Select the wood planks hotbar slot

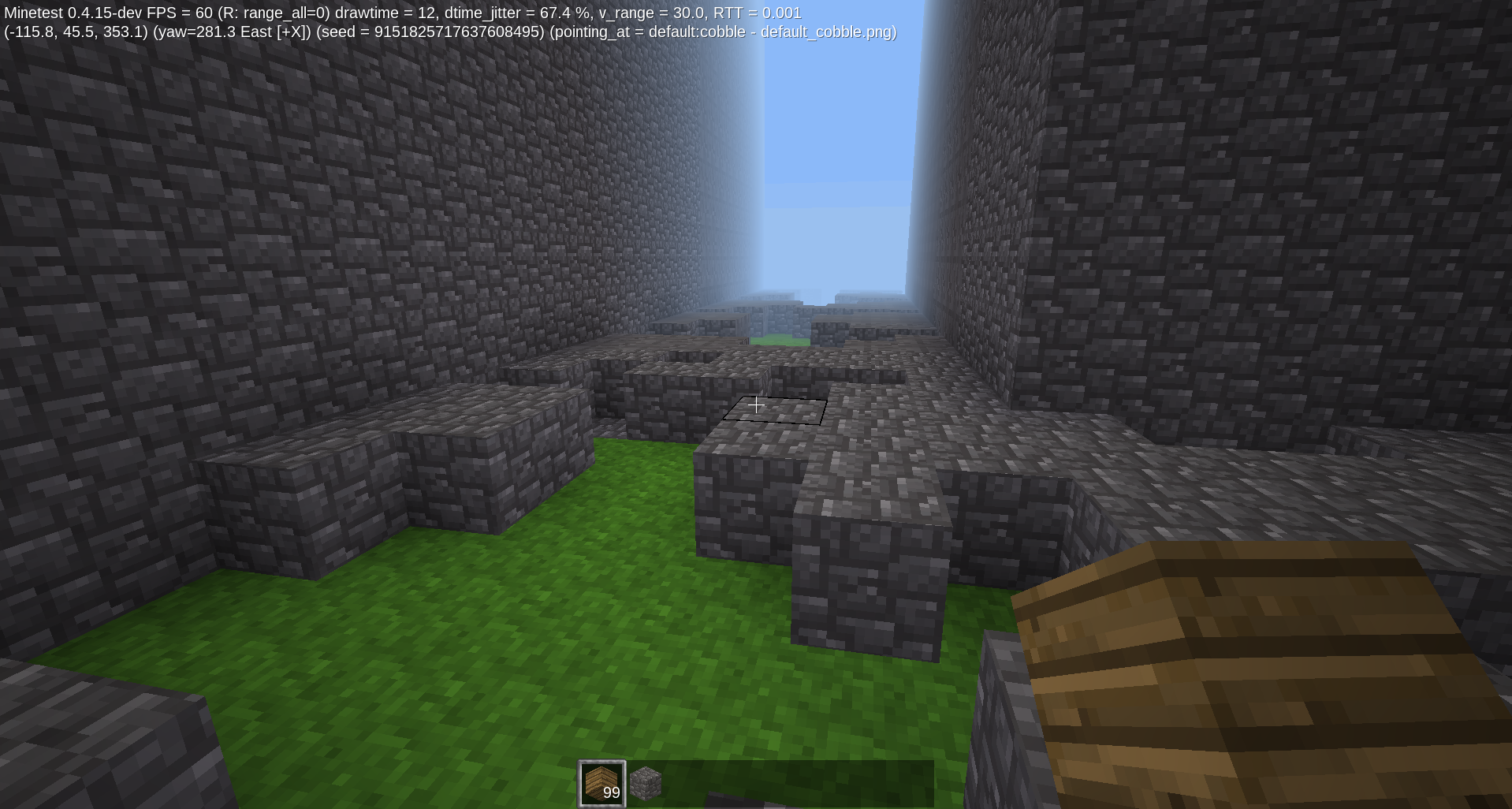601,782
